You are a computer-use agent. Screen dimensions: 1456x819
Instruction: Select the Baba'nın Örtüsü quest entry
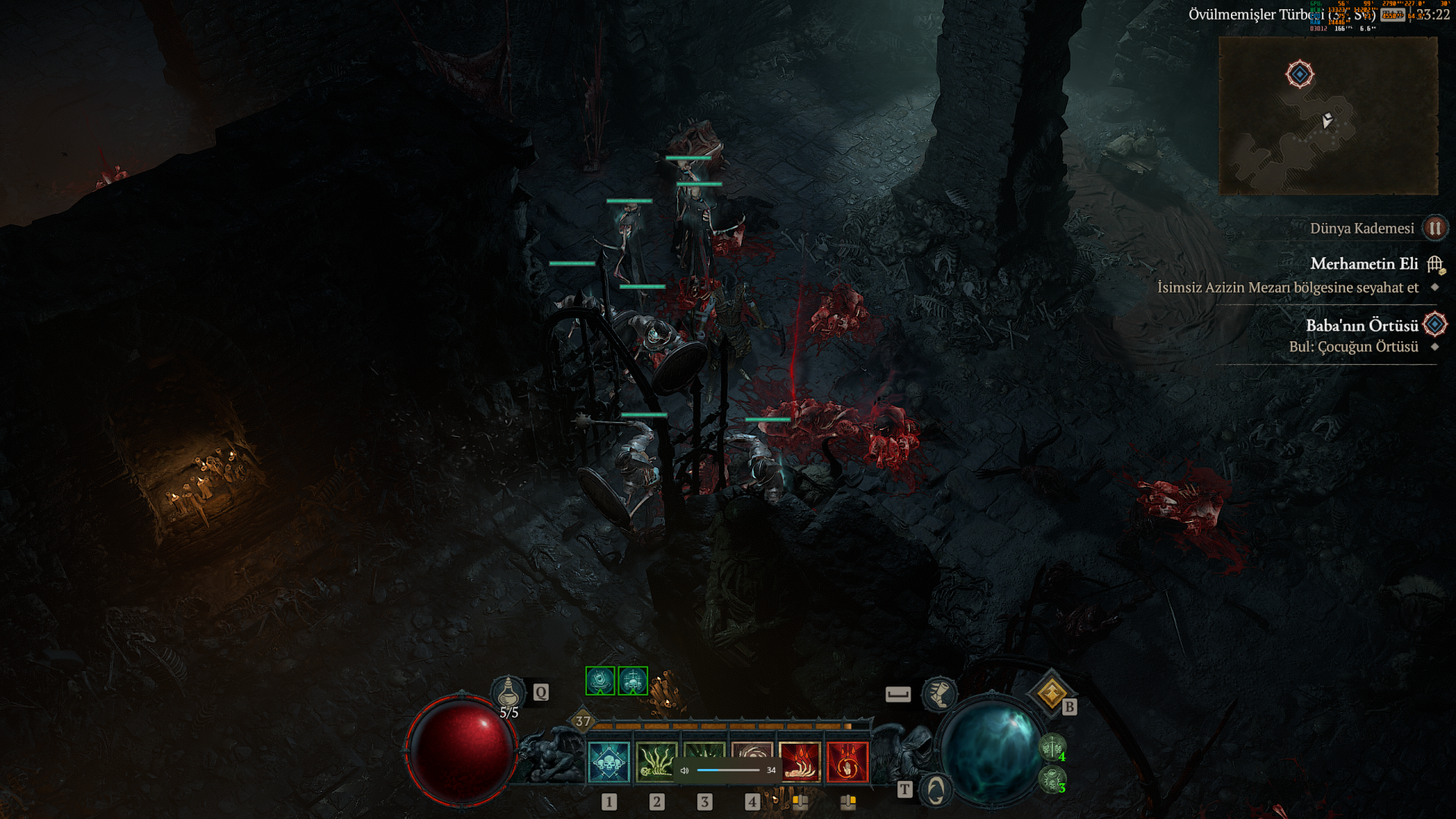coord(1361,325)
